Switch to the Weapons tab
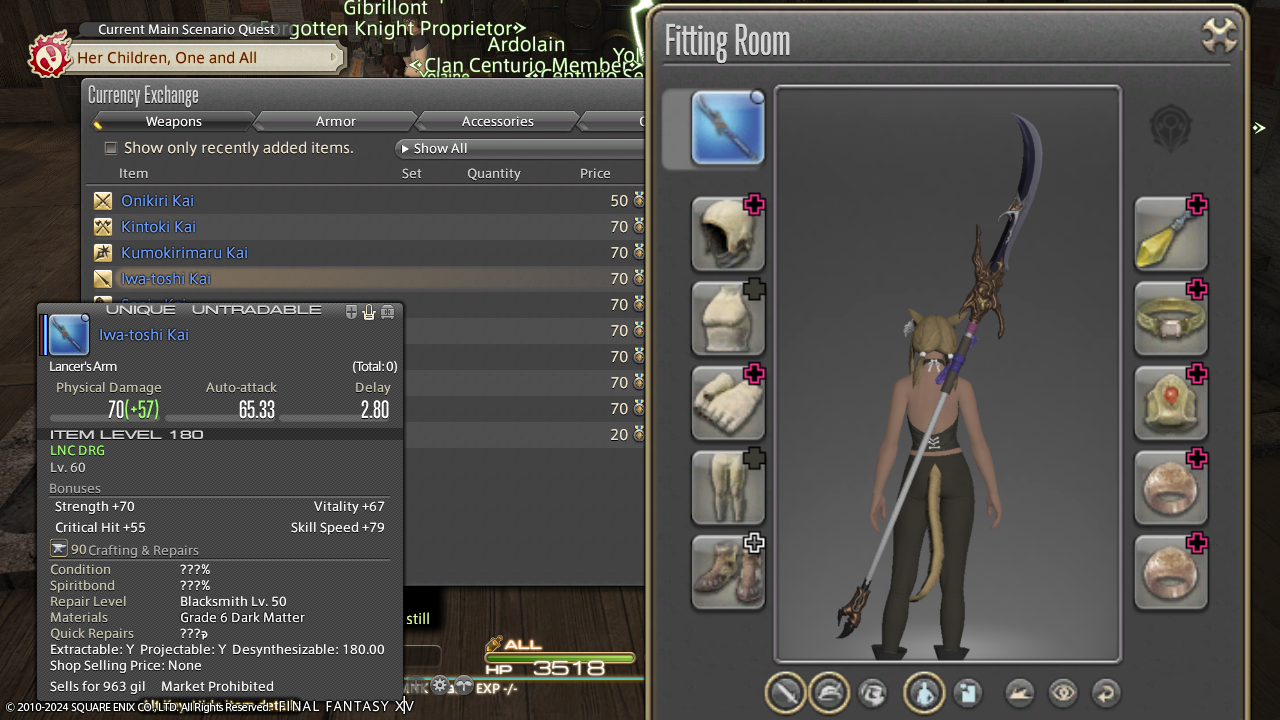The width and height of the screenshot is (1280, 720). pyautogui.click(x=173, y=121)
